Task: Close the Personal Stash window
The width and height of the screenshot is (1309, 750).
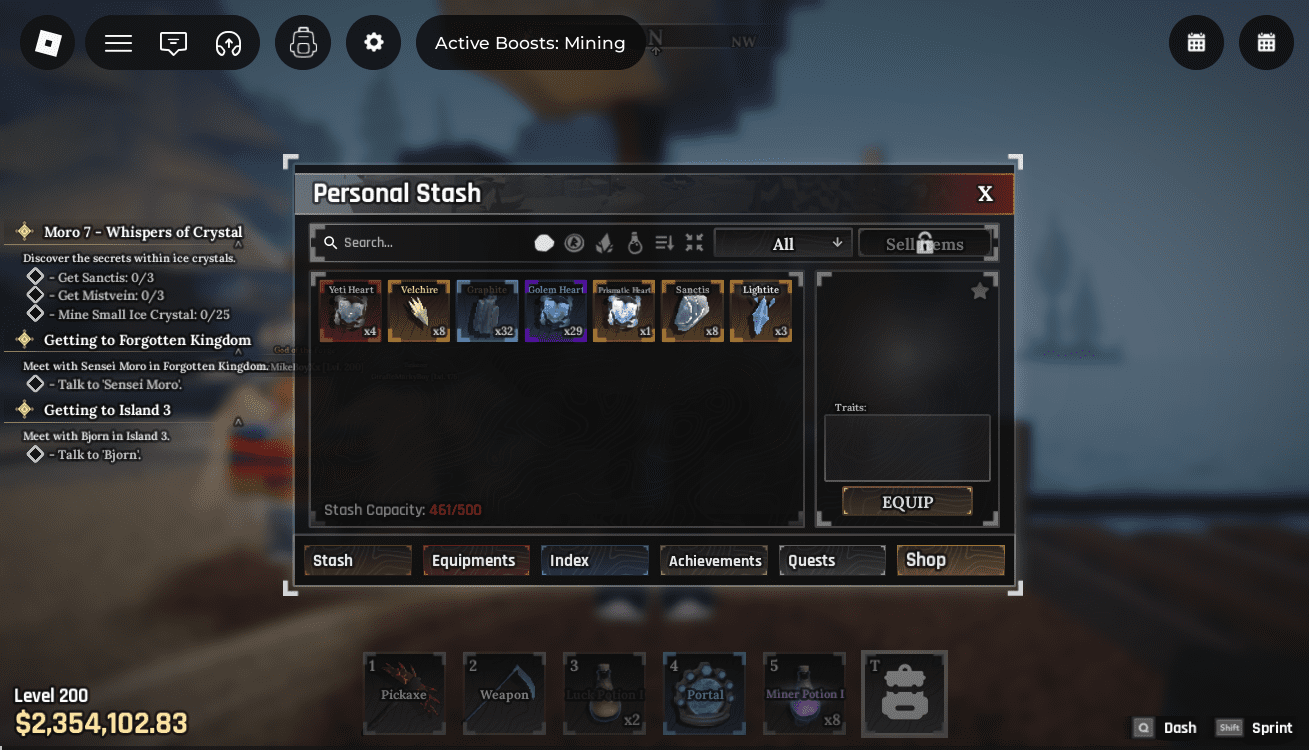Action: [x=985, y=194]
